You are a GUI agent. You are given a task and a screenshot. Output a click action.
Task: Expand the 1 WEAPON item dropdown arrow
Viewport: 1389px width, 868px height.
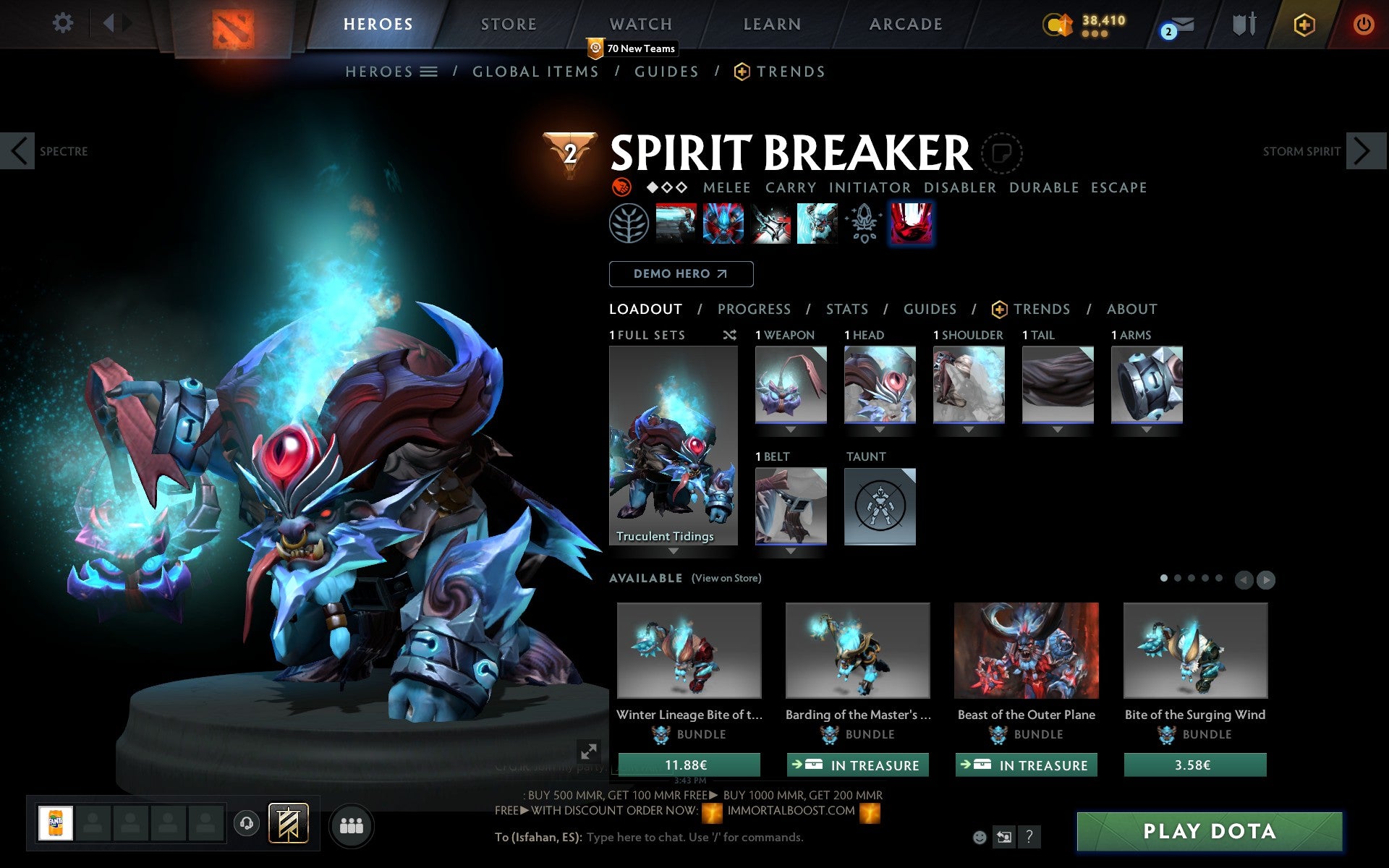790,428
